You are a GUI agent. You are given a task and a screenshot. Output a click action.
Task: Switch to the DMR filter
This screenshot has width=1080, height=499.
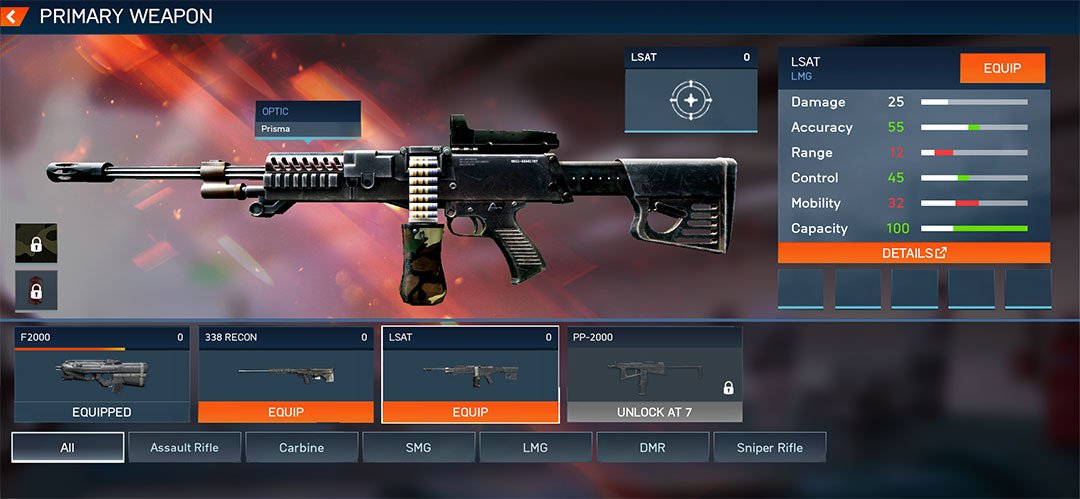[652, 447]
